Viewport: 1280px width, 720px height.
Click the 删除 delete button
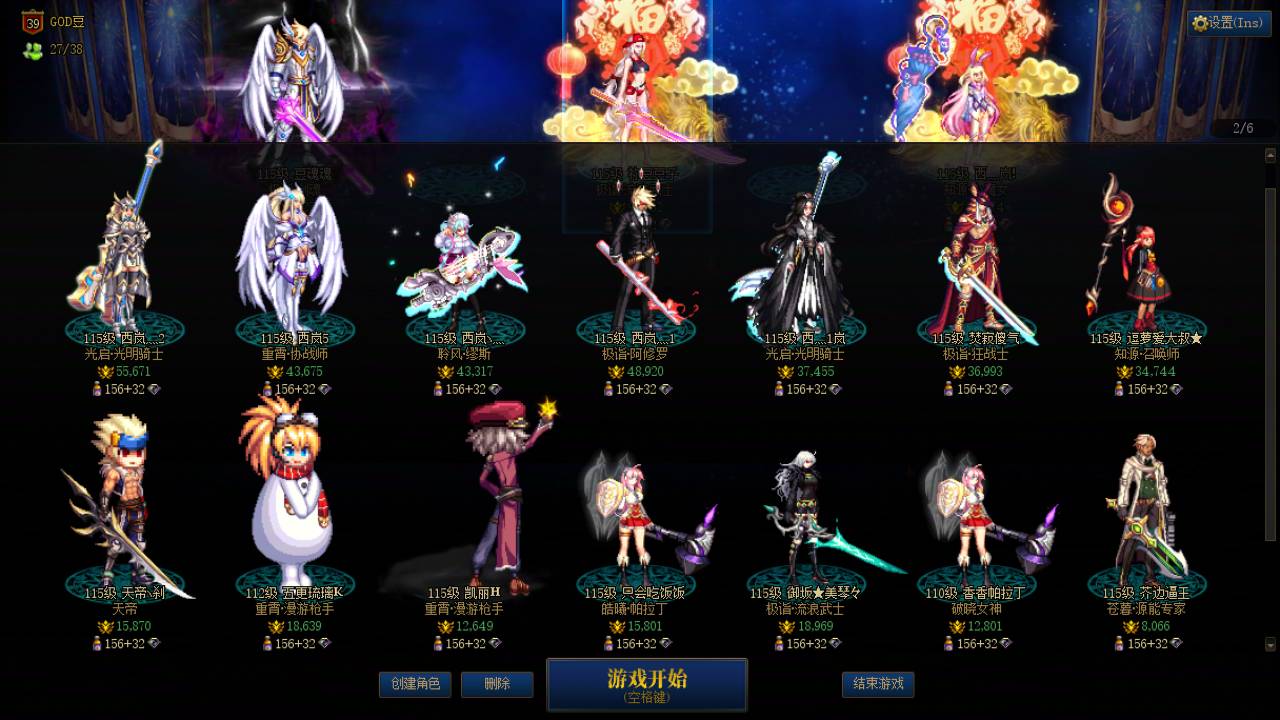(x=497, y=685)
